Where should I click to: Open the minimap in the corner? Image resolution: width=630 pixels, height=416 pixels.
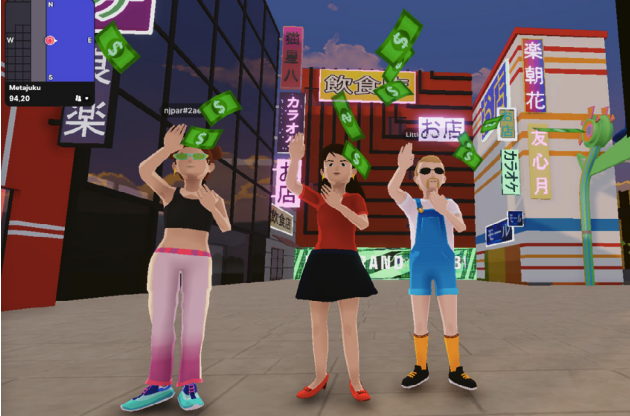(x=50, y=40)
